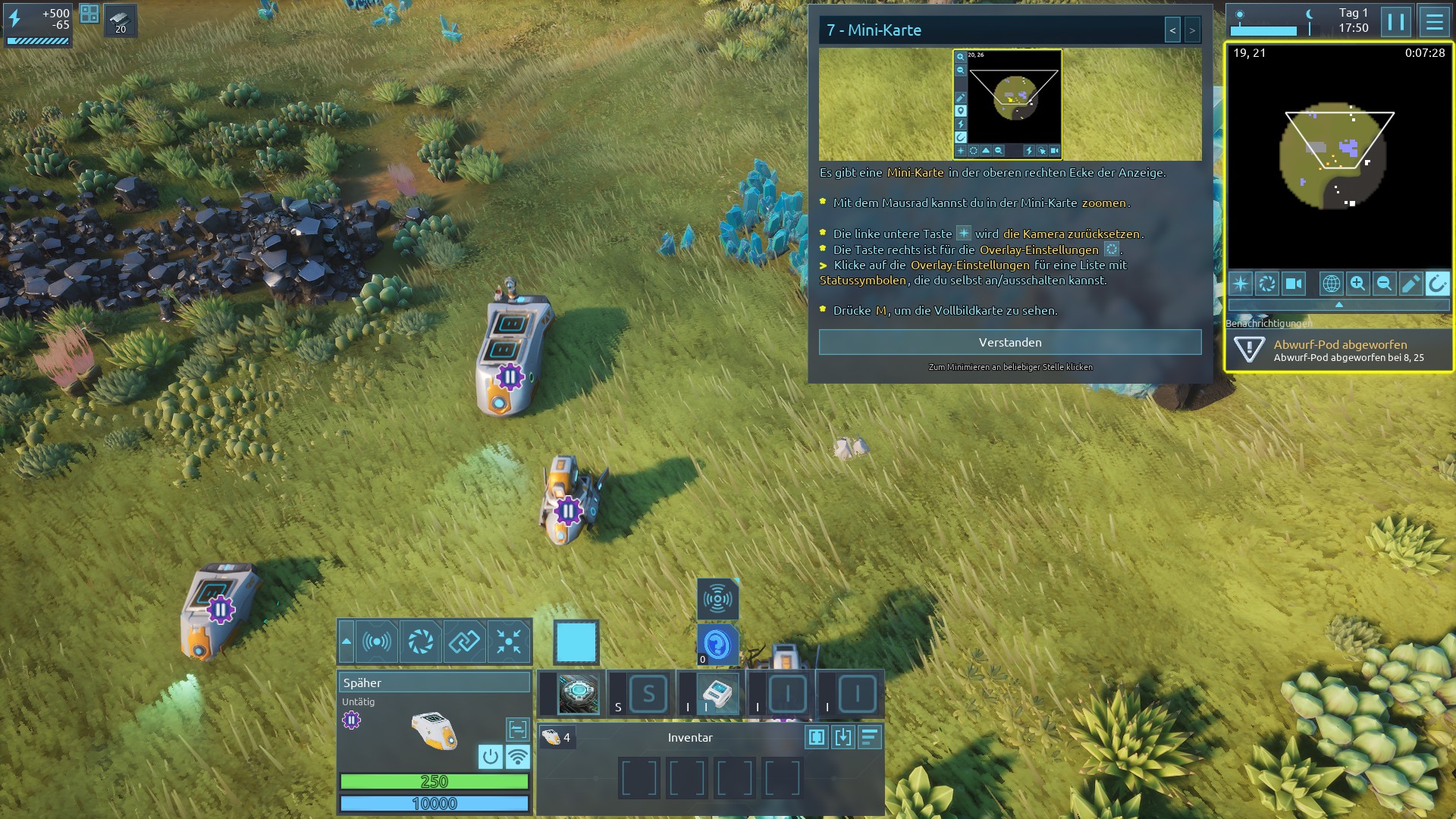This screenshot has width=1456, height=819.
Task: Reset the camera with the star button
Action: pyautogui.click(x=1241, y=284)
